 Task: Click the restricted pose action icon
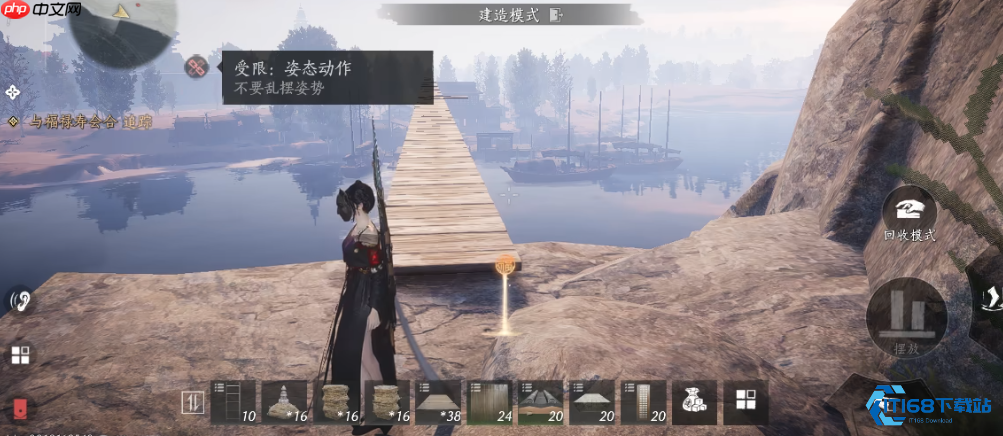(x=196, y=66)
